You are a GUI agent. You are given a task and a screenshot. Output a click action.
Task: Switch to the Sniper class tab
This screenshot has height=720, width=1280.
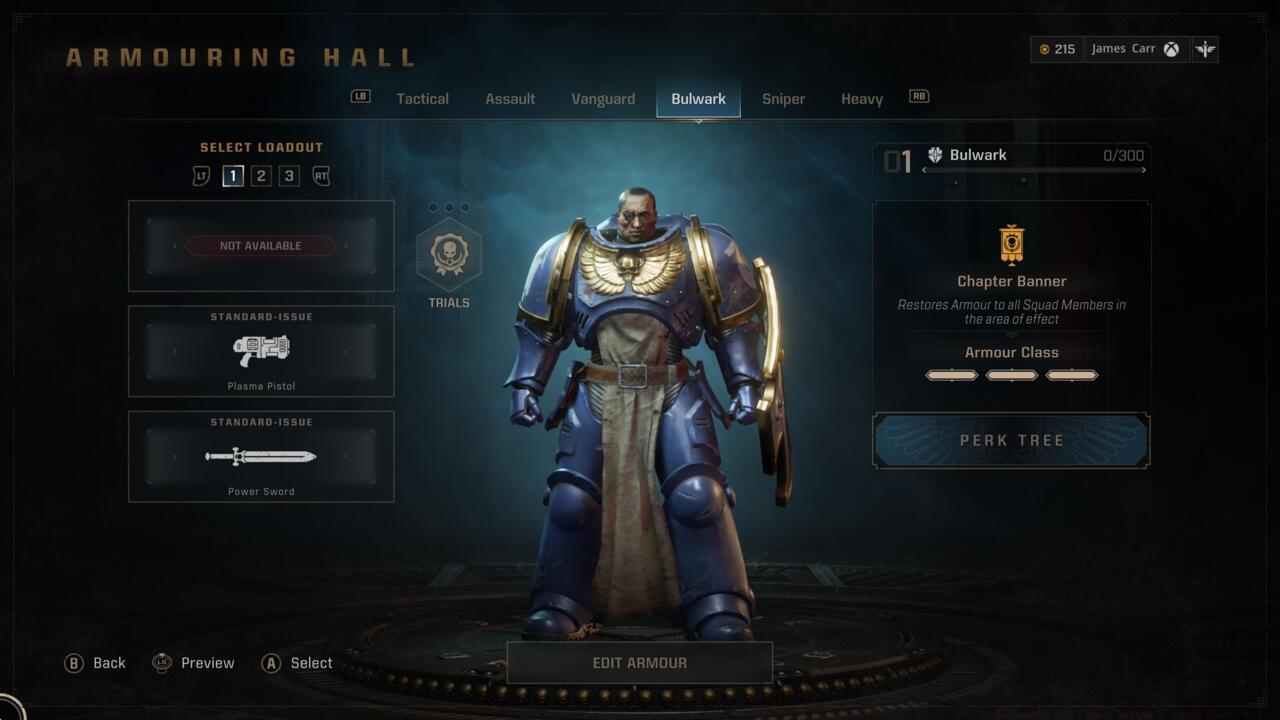click(783, 98)
